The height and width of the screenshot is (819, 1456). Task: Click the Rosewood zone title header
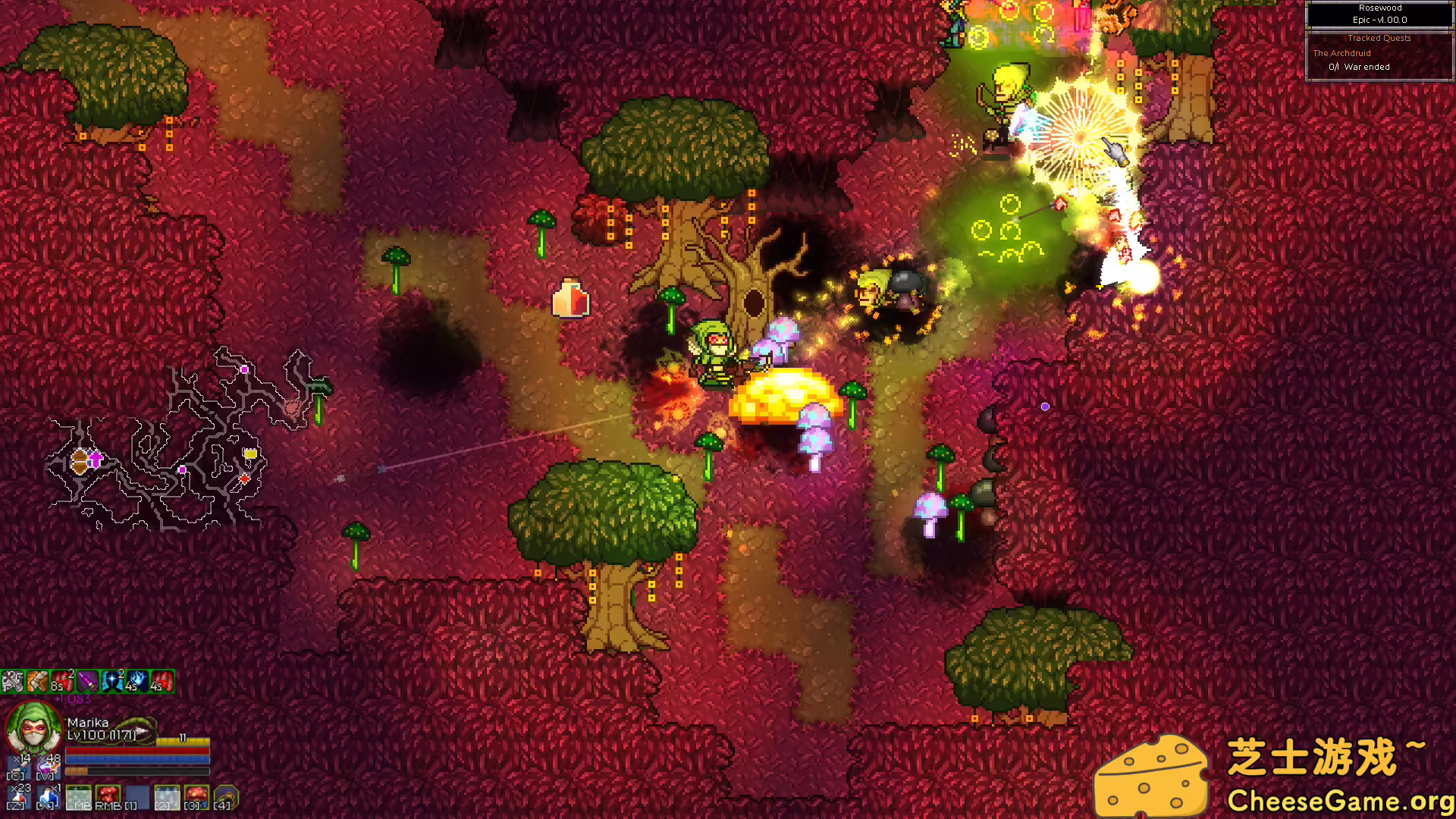pos(1379,8)
